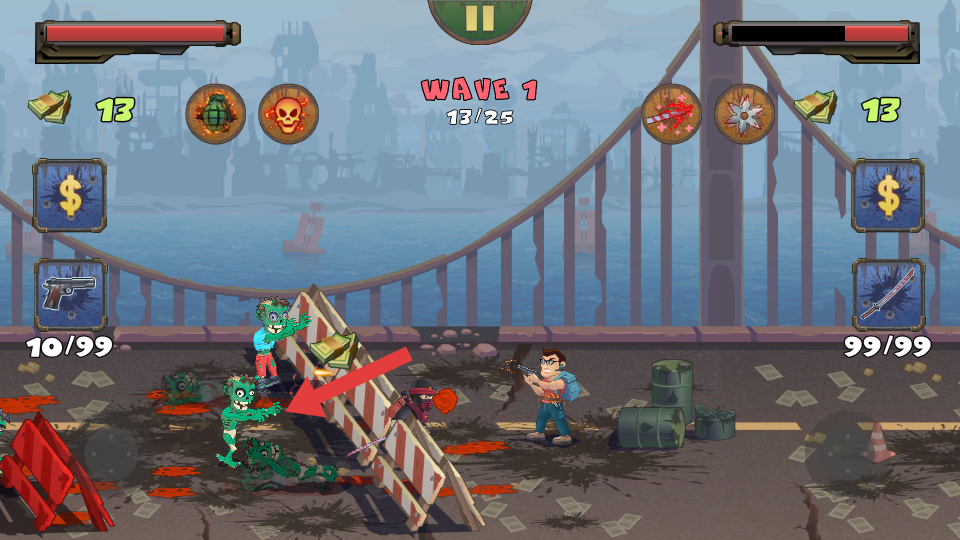
Task: Select the katana weapon slot
Action: (x=888, y=294)
